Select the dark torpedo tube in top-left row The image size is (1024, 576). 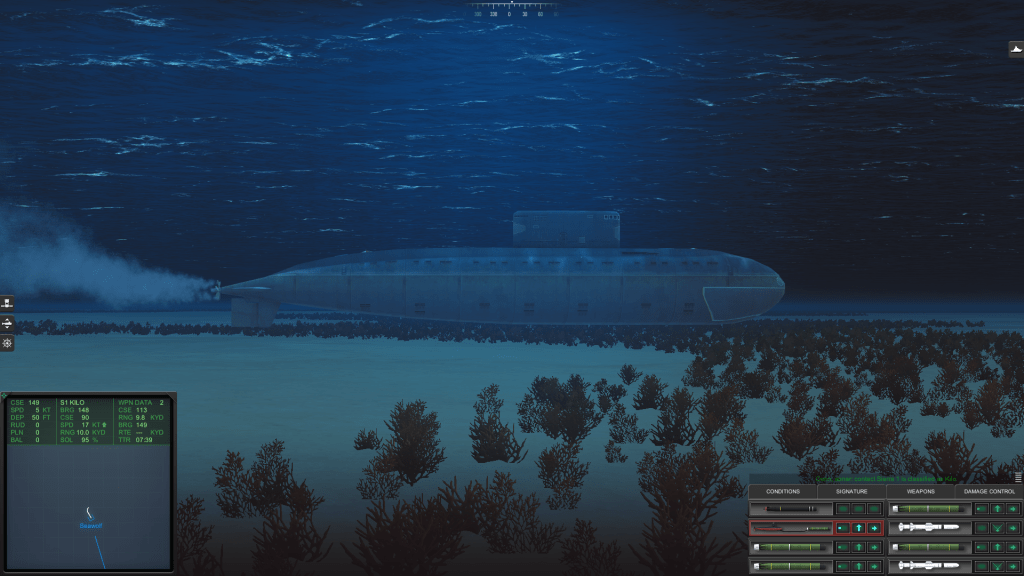(790, 509)
